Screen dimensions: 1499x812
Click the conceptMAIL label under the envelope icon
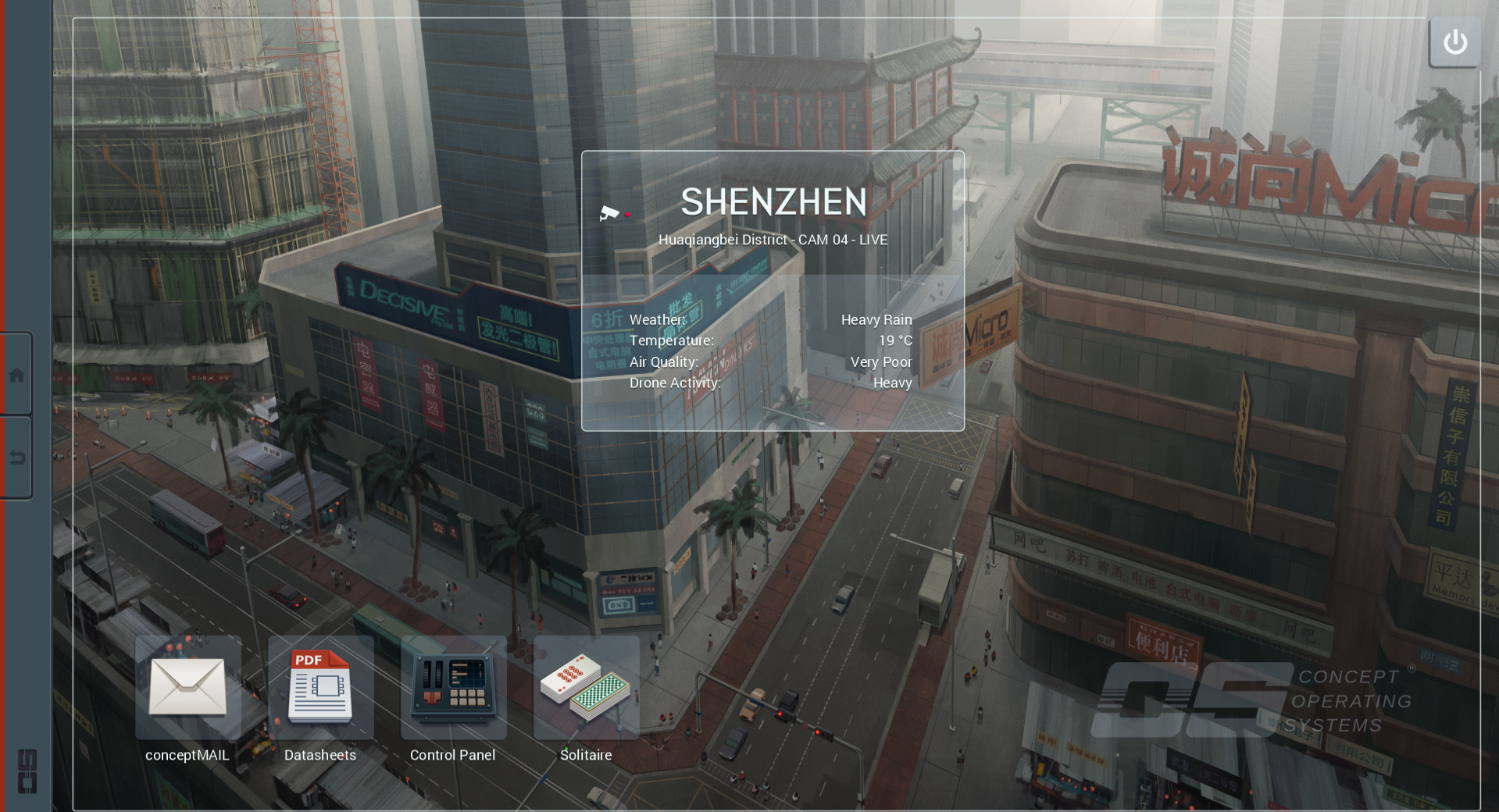187,755
